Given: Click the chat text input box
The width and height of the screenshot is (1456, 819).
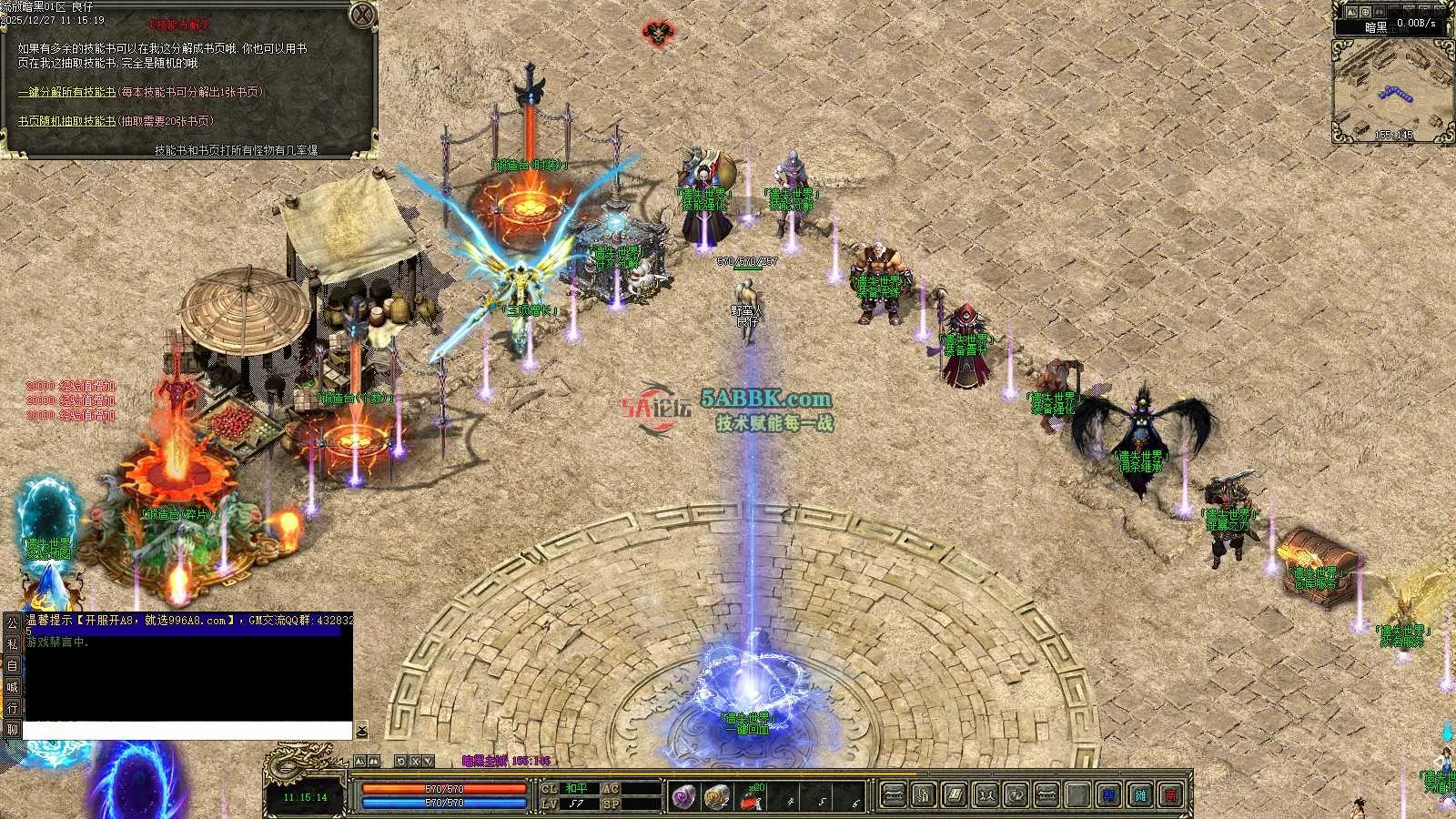Looking at the screenshot, I should pyautogui.click(x=187, y=731).
